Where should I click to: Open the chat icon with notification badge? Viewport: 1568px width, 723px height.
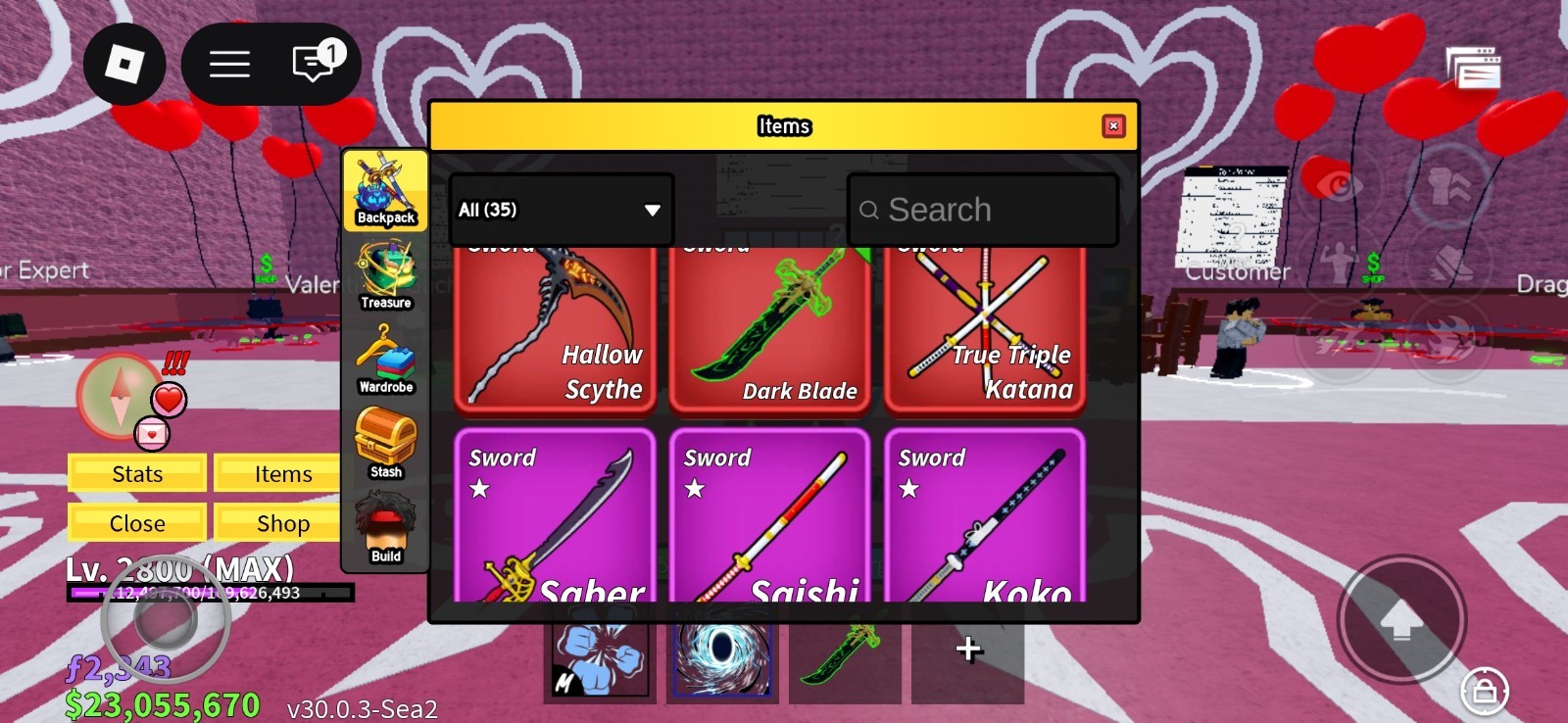tap(312, 63)
